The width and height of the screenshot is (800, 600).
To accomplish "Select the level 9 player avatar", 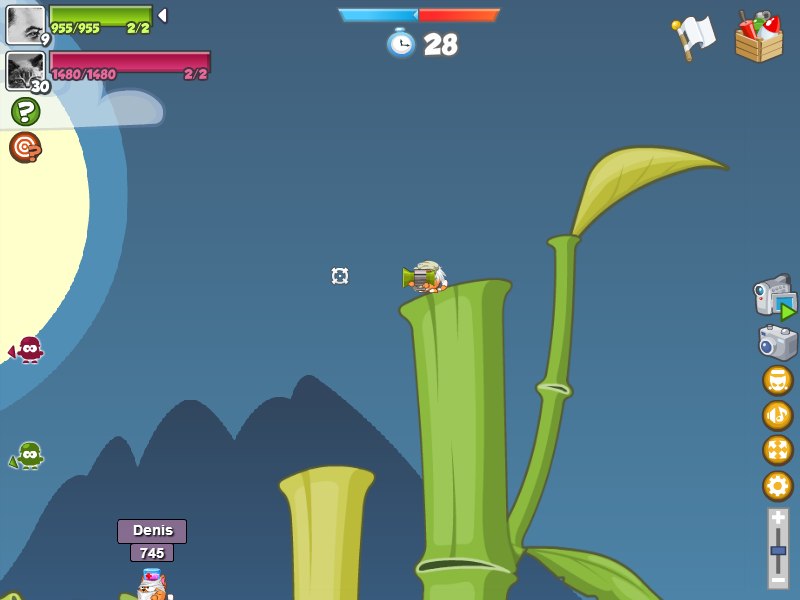I will 25,25.
